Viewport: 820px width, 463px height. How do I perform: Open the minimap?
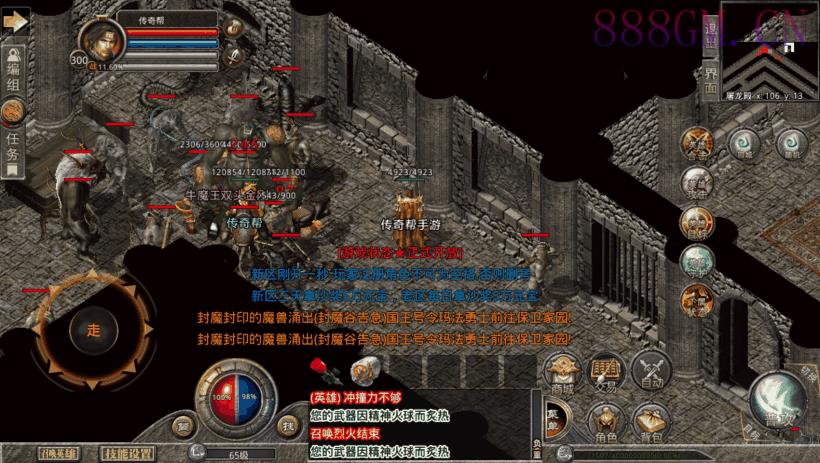coord(766,46)
